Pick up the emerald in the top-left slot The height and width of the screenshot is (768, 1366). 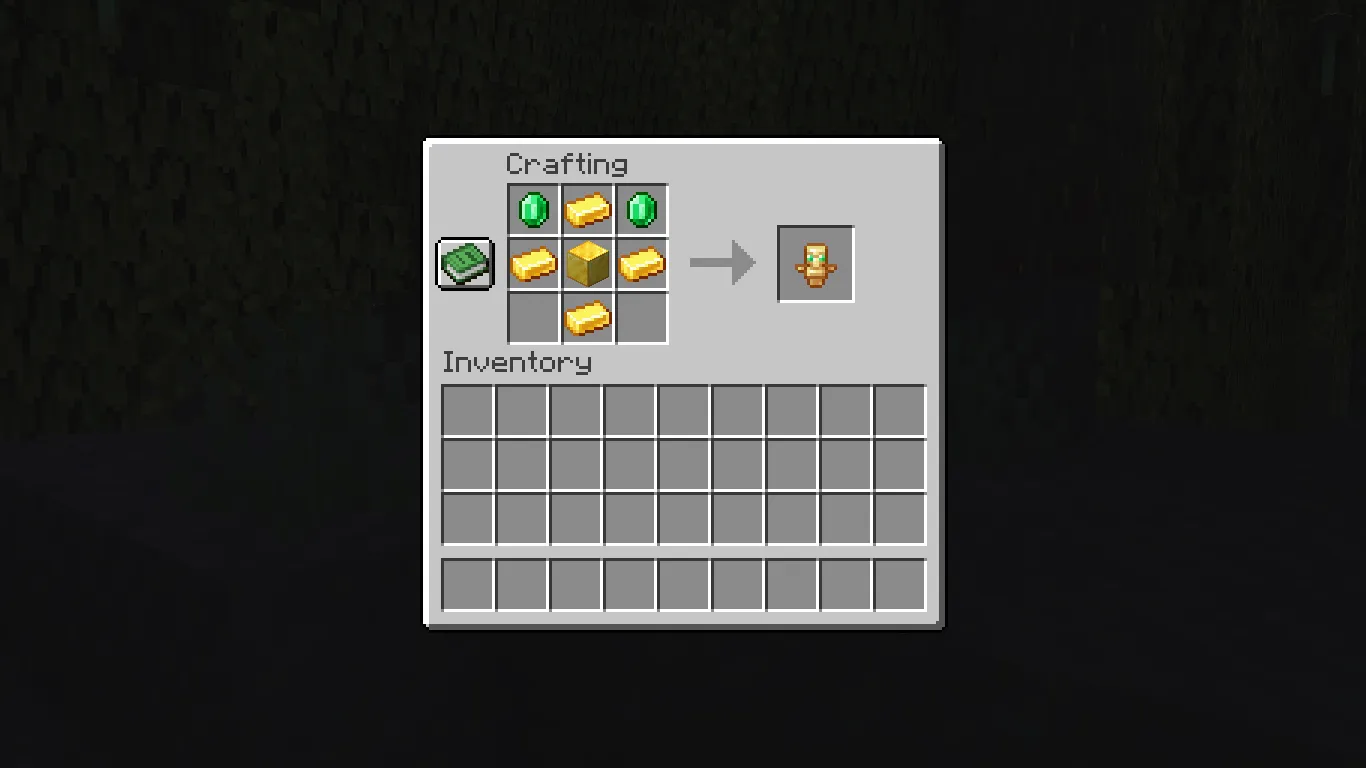click(533, 209)
